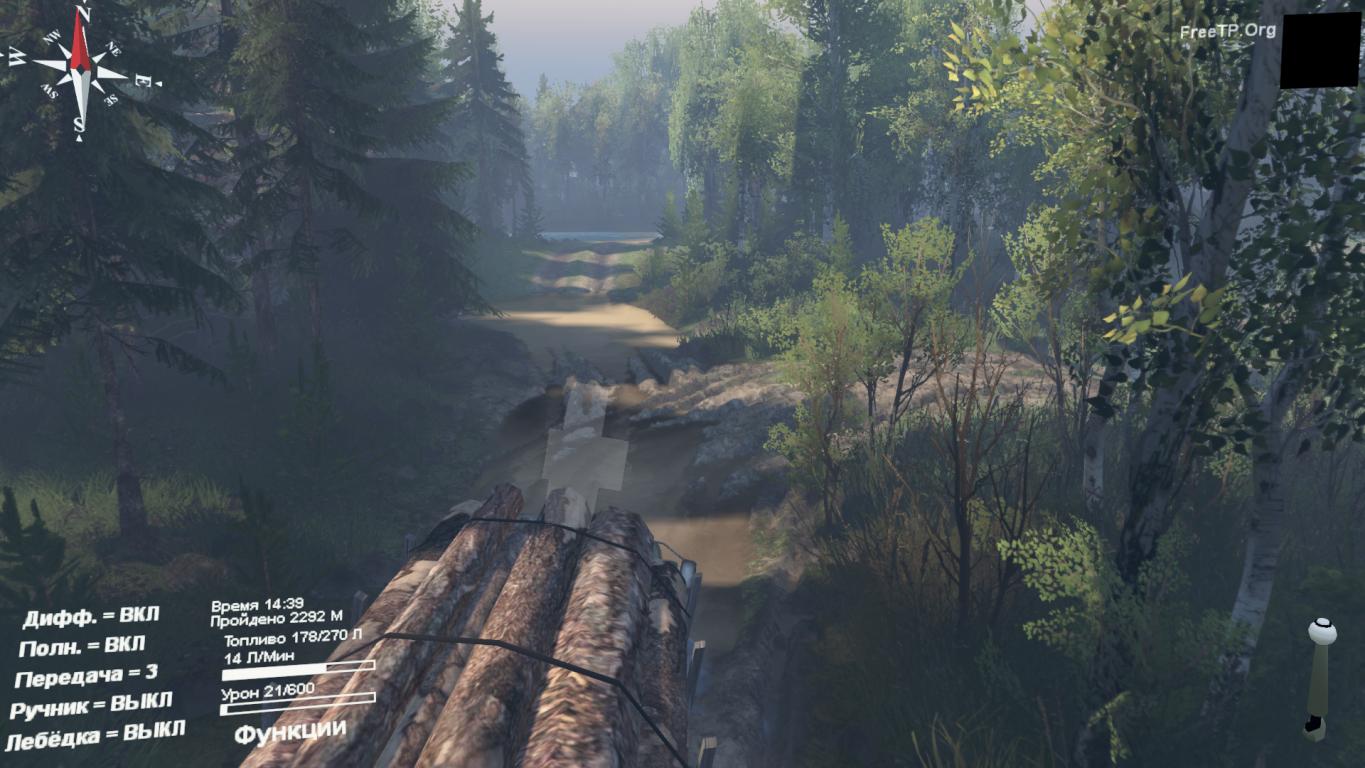Toggle the Полн. all-wheel drive
The width and height of the screenshot is (1365, 768).
[x=82, y=646]
